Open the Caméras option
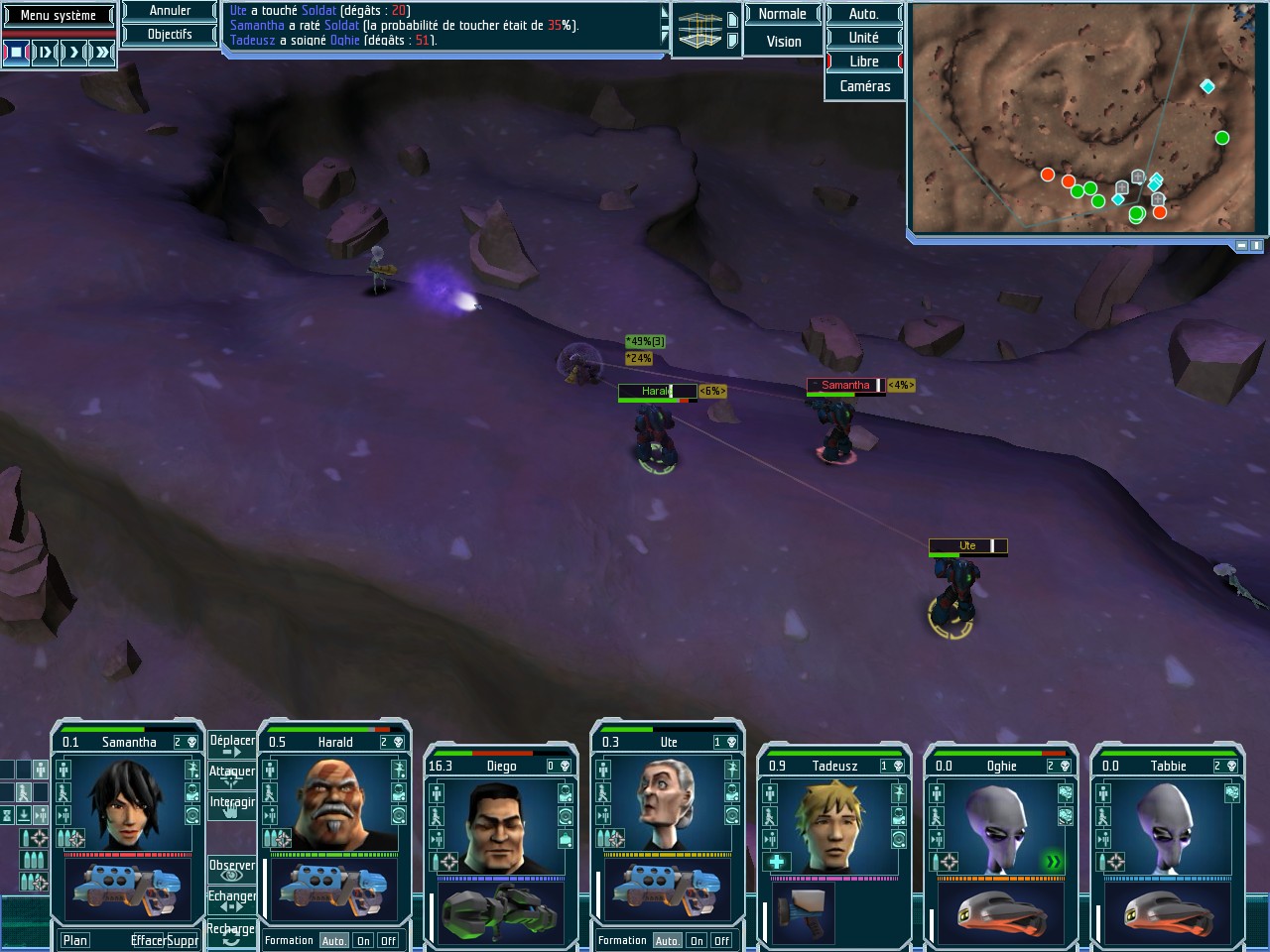1270x952 pixels. (864, 86)
